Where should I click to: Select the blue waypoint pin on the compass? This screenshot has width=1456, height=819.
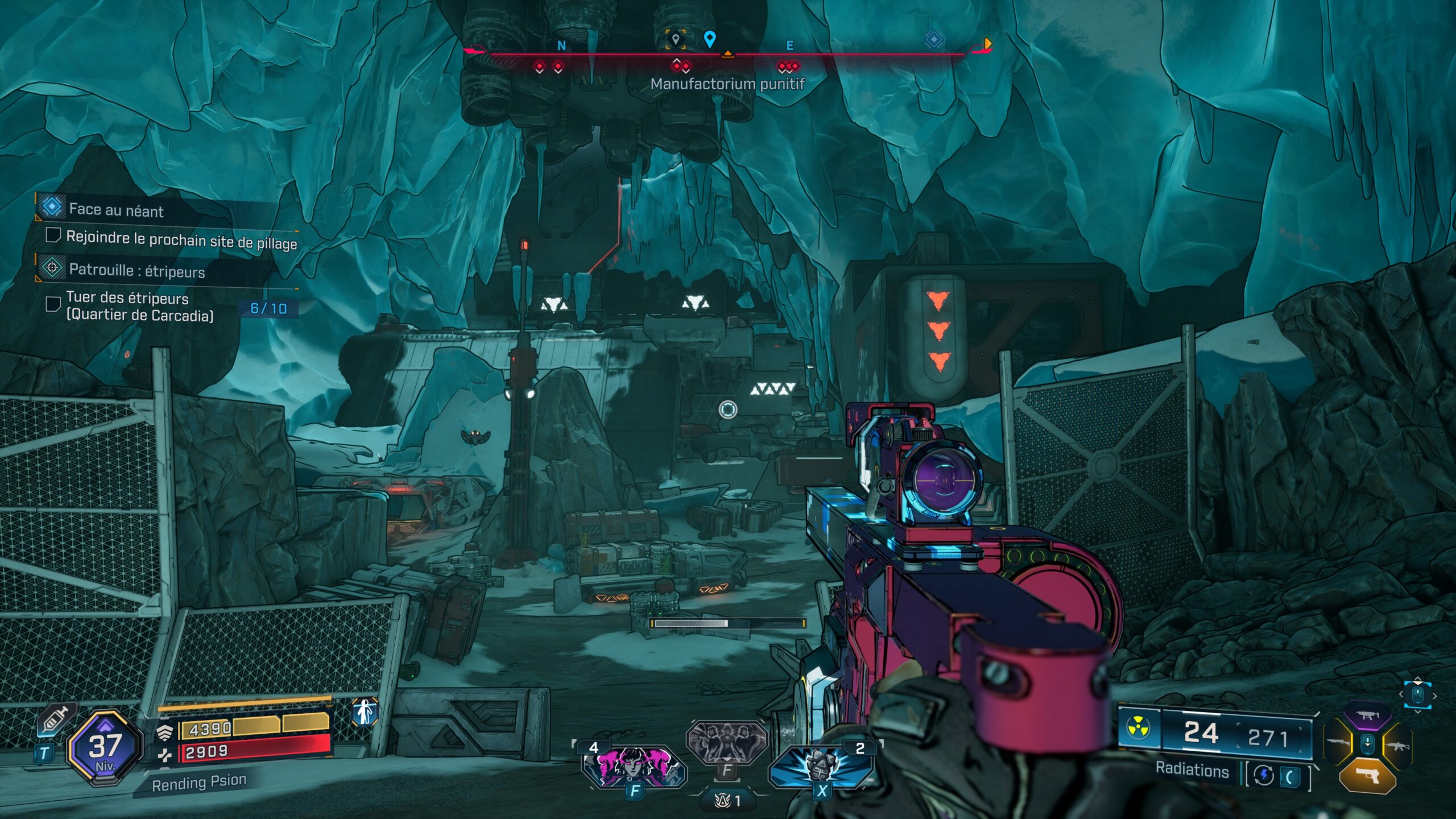coord(709,39)
